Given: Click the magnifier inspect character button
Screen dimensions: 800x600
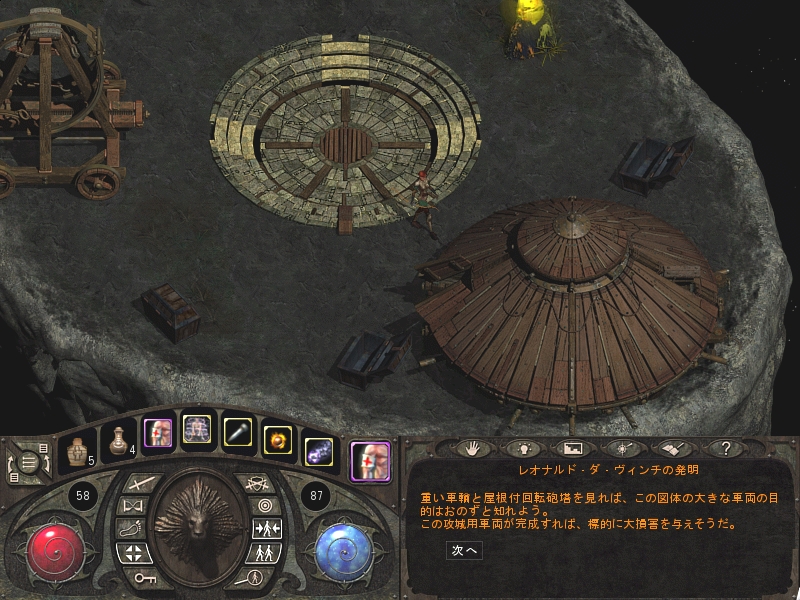Looking at the screenshot, I should [x=255, y=576].
